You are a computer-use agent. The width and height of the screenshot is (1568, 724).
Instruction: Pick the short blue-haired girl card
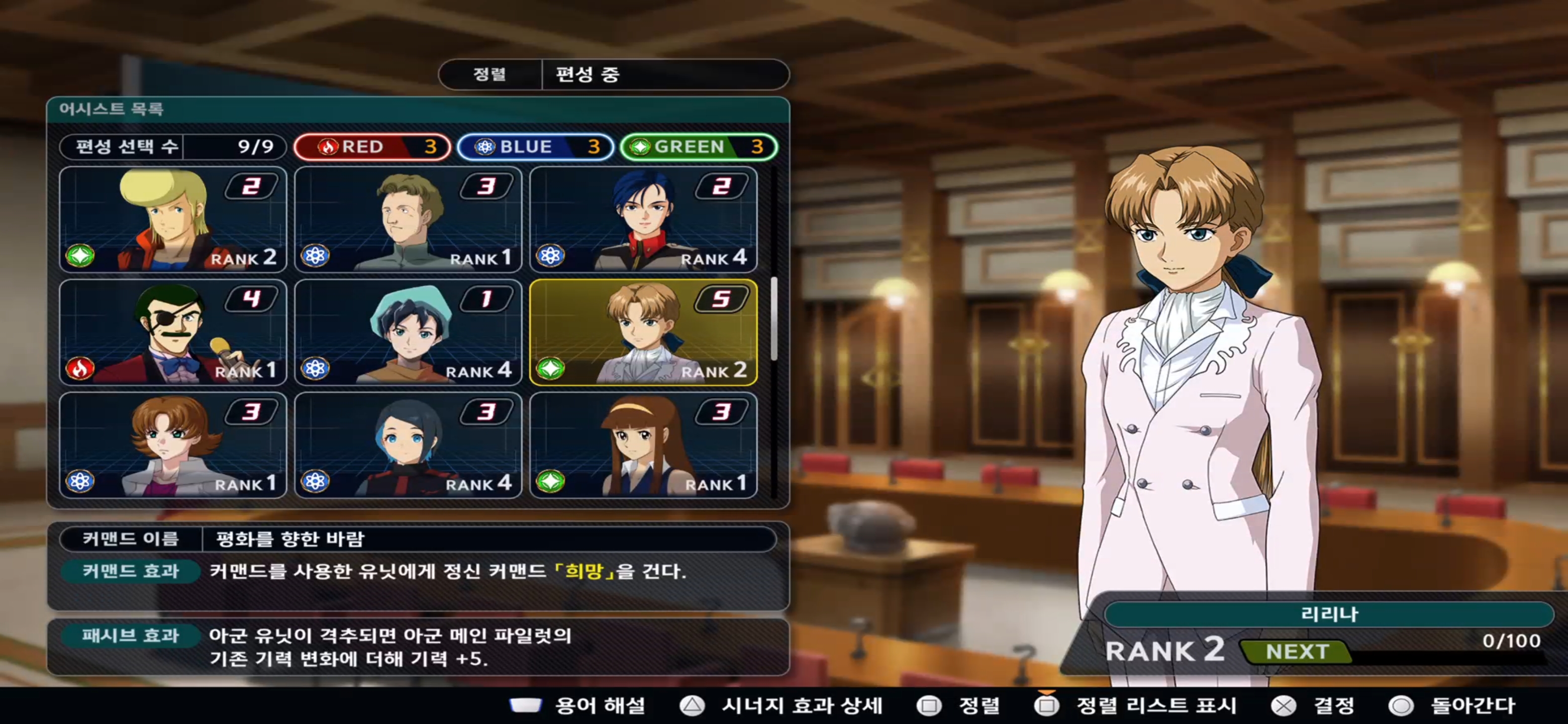(x=408, y=445)
